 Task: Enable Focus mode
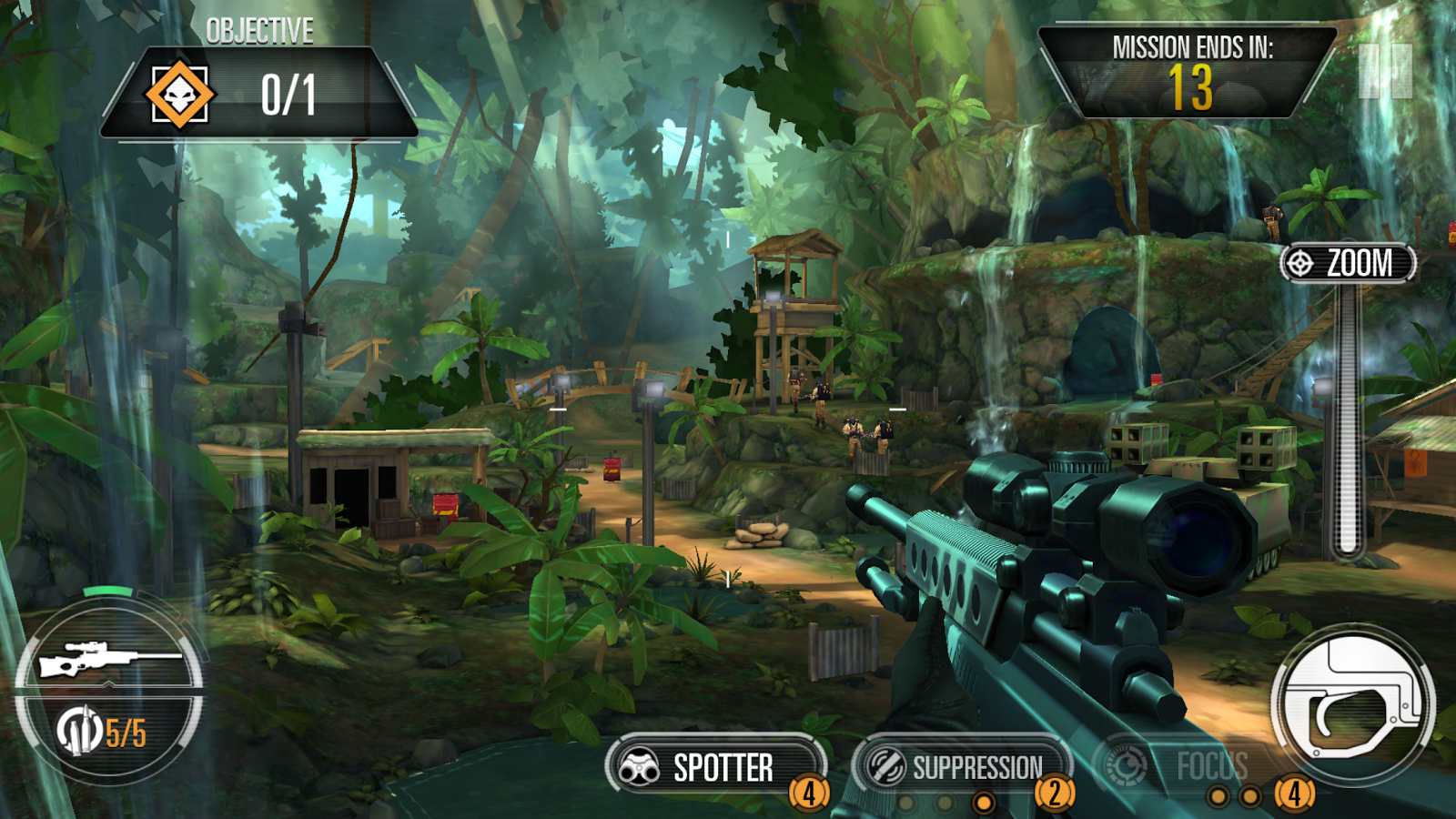click(1192, 767)
